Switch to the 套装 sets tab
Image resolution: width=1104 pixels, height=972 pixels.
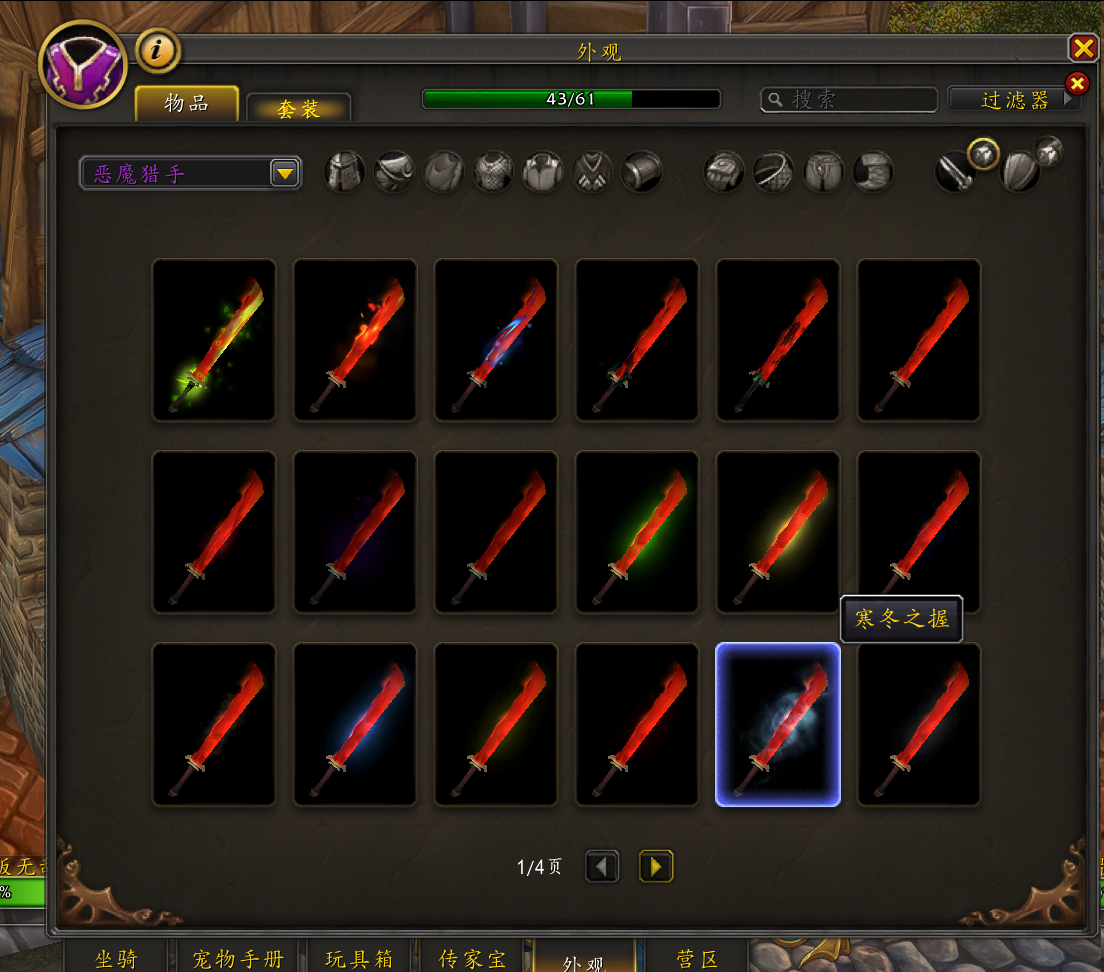(x=298, y=109)
